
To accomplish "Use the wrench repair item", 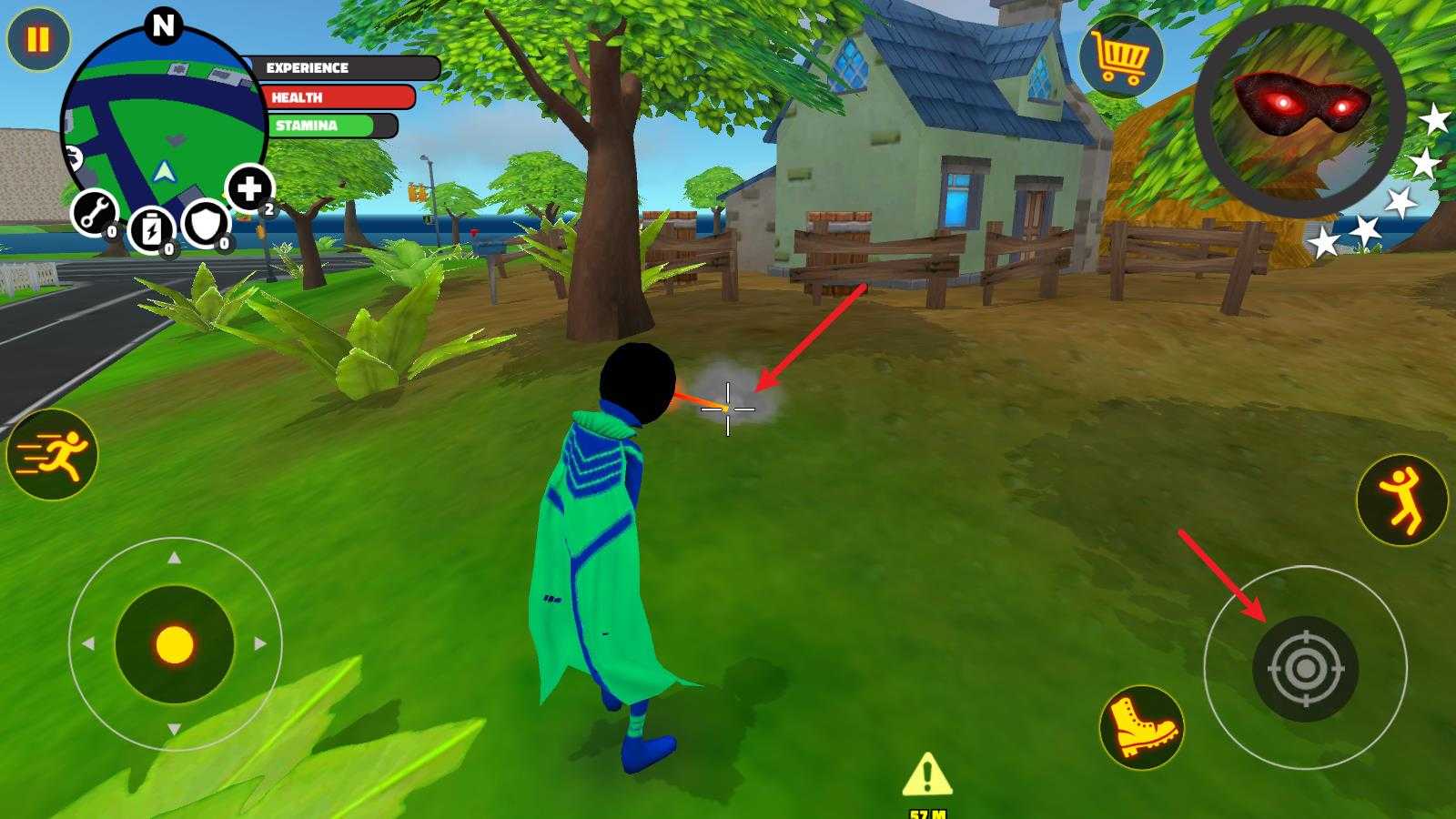I will click(x=94, y=214).
